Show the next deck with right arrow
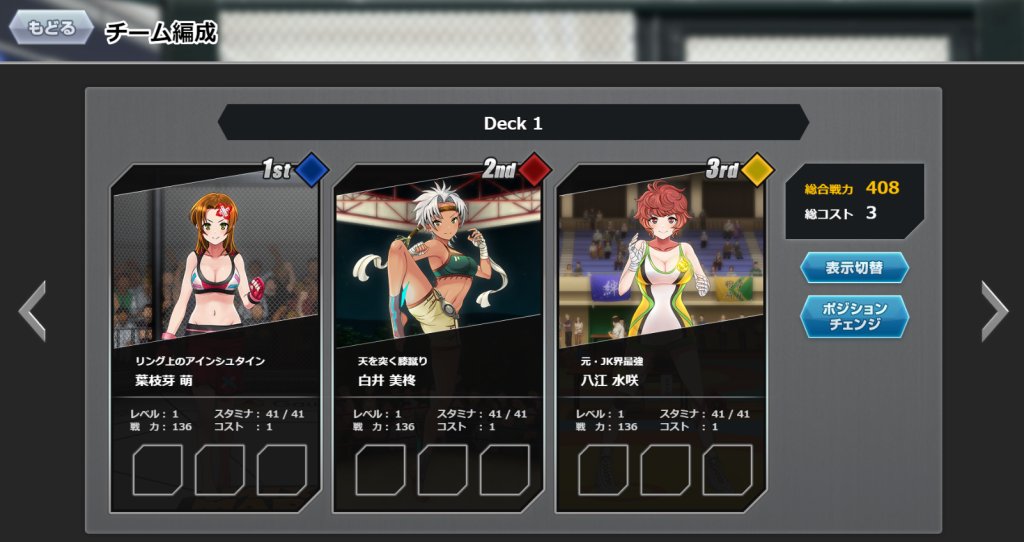The image size is (1024, 542). coord(994,311)
